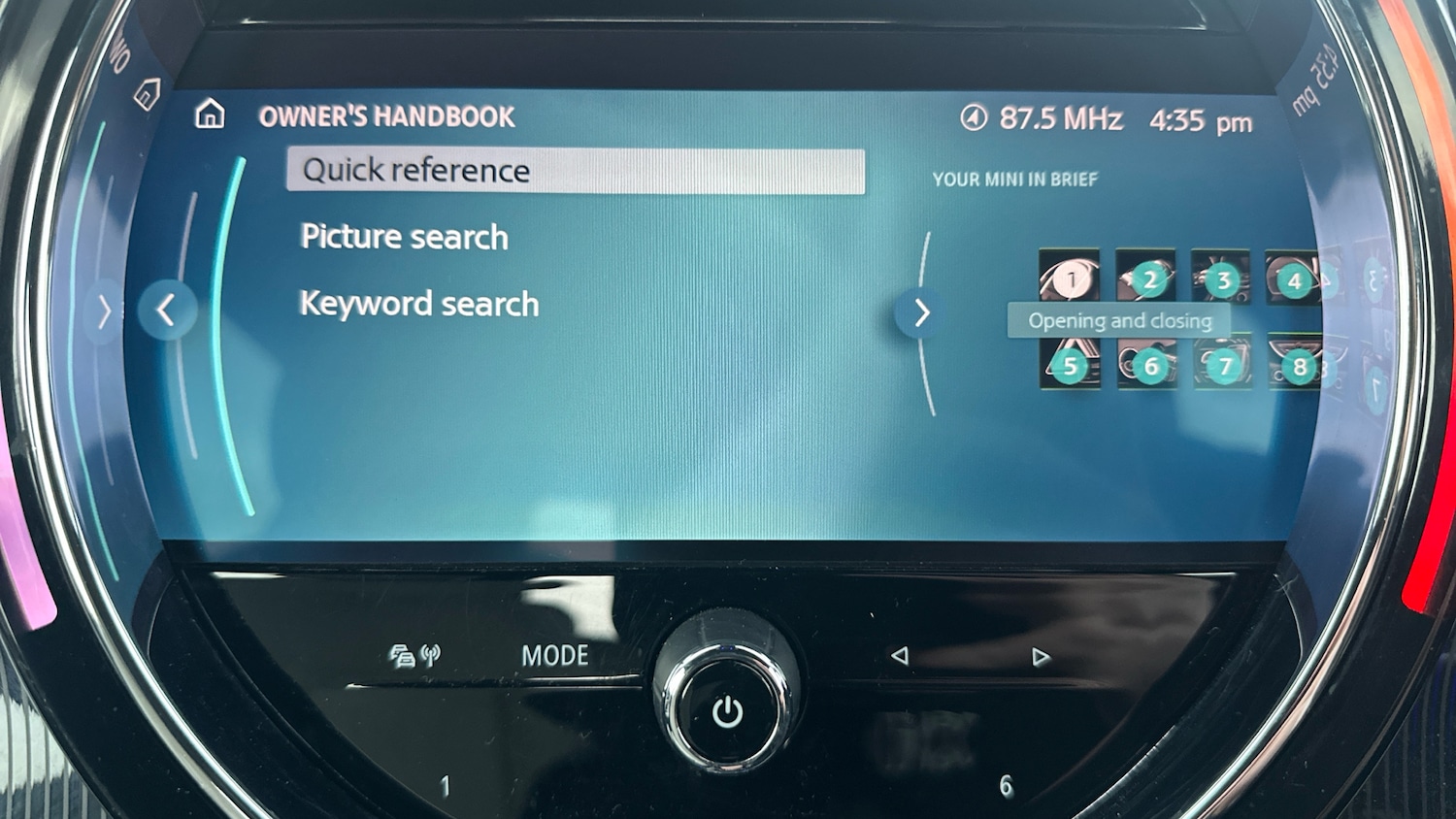Tap numbered marker 1 on the overview image
Image resolution: width=1456 pixels, height=819 pixels.
tap(1070, 280)
